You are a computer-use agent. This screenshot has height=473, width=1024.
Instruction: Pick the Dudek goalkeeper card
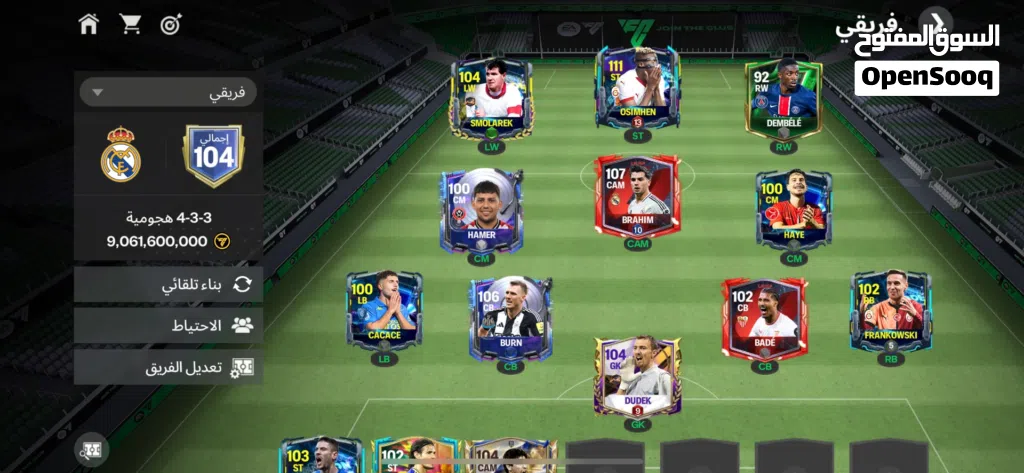coord(637,375)
